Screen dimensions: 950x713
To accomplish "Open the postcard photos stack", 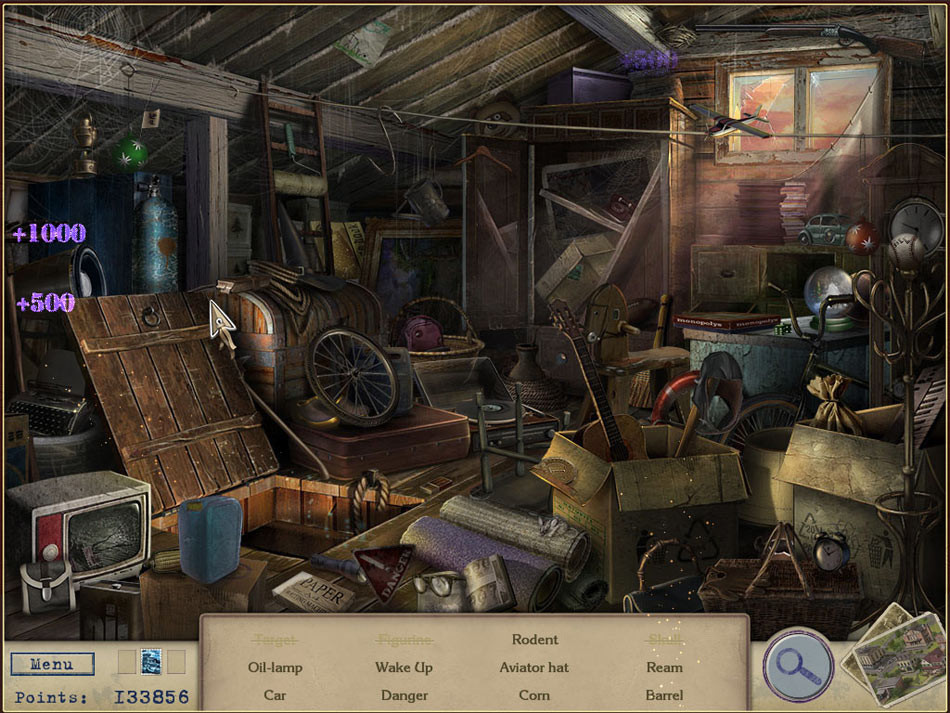I will pos(892,657).
